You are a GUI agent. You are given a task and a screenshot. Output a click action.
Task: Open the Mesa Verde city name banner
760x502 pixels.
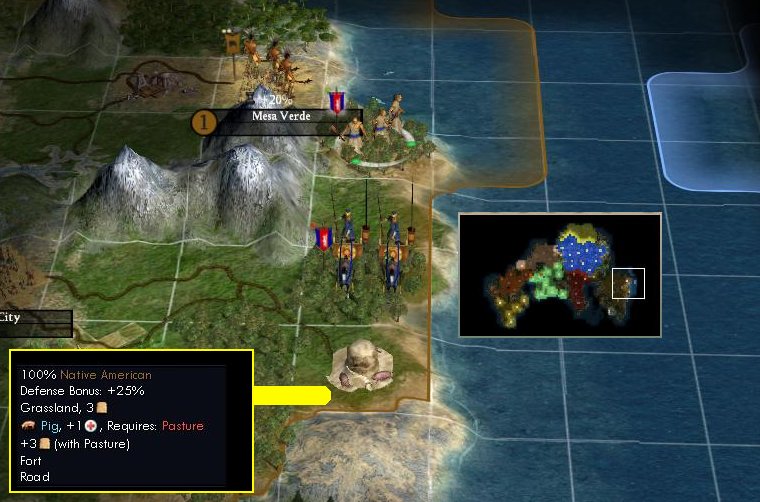tap(281, 117)
